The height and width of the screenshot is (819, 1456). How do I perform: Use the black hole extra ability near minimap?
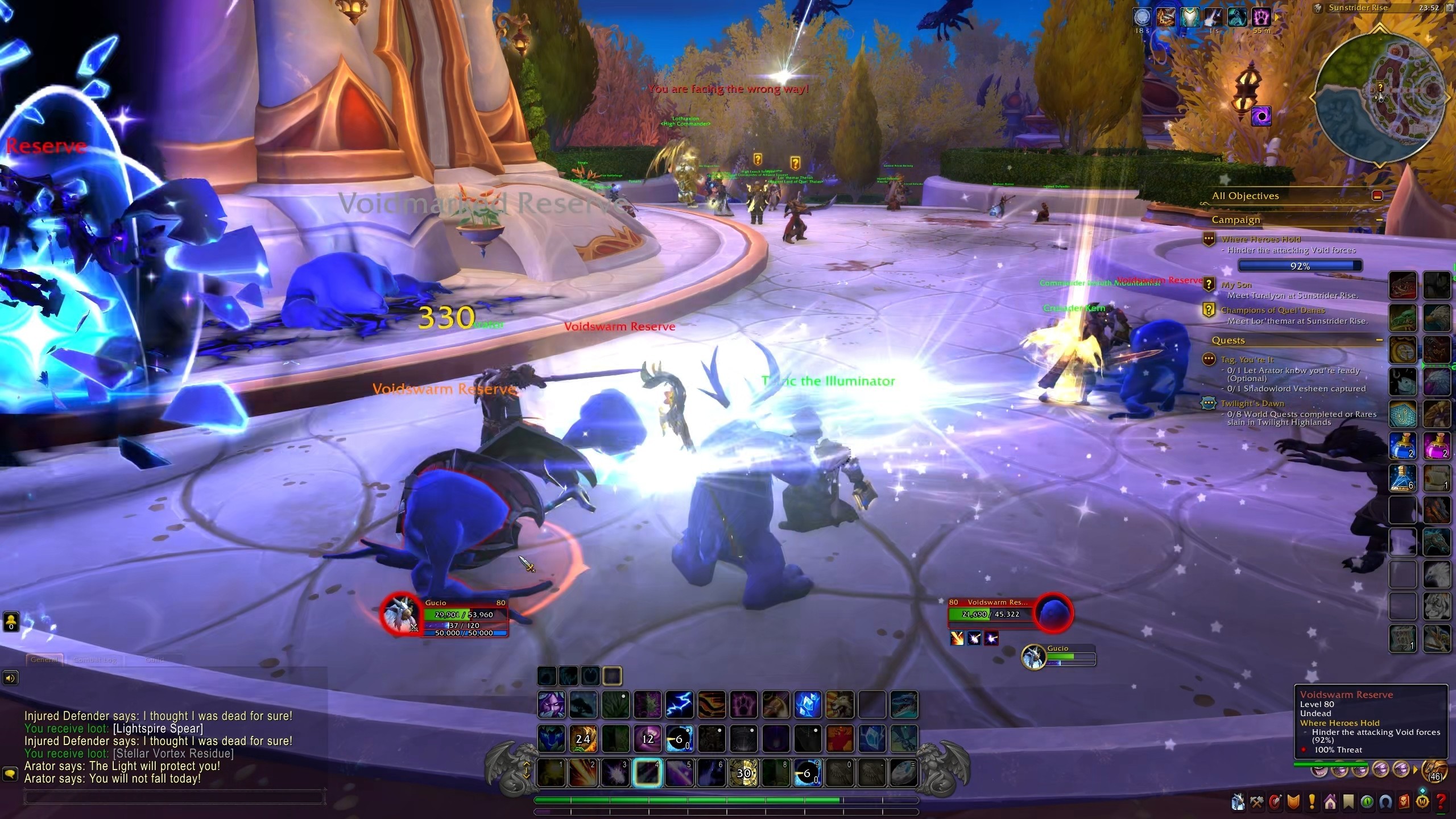1261,117
